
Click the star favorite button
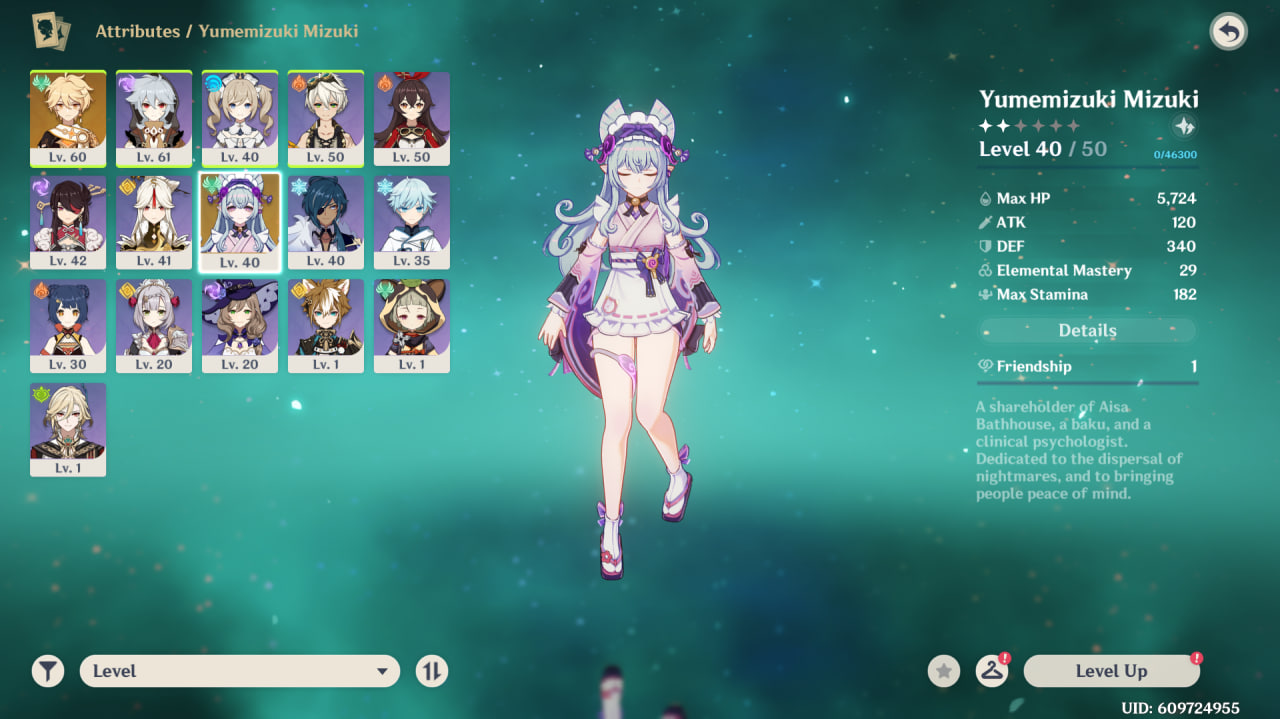click(x=943, y=671)
